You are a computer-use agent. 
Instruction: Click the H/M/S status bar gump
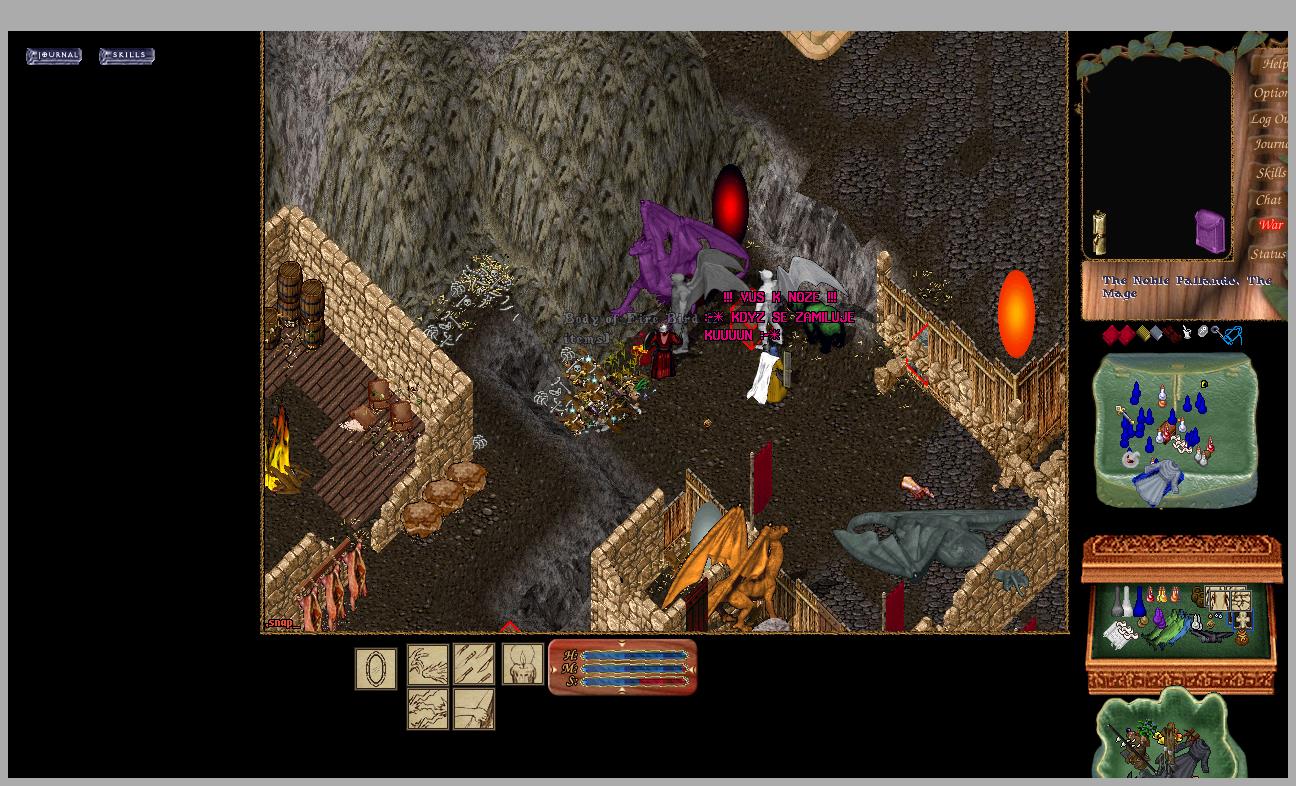pos(622,667)
